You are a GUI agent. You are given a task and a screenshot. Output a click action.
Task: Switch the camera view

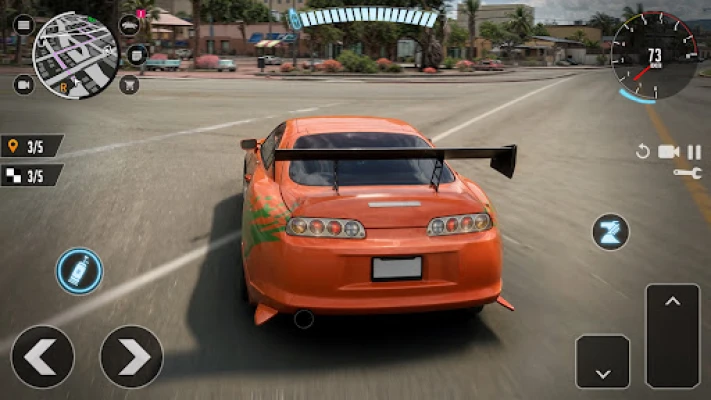(668, 152)
